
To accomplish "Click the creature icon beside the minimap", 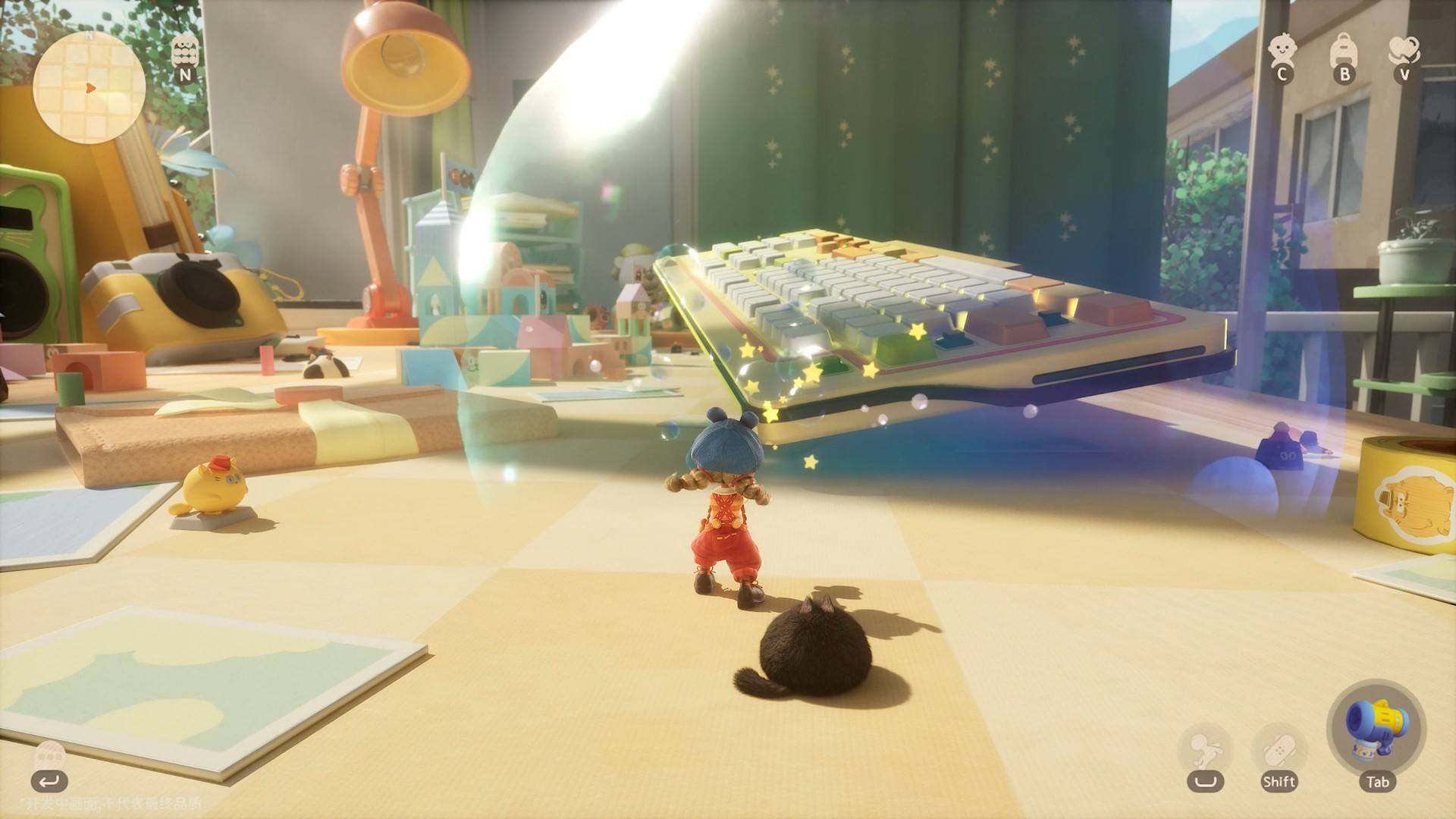I will 184,52.
